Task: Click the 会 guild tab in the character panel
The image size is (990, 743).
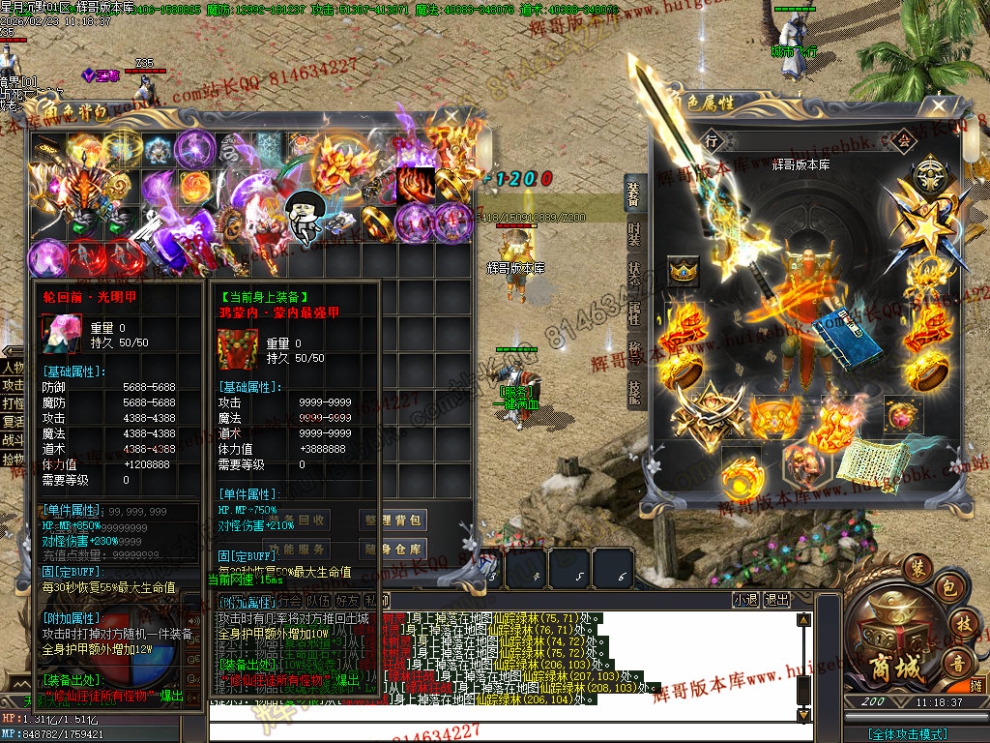Action: pyautogui.click(x=904, y=141)
